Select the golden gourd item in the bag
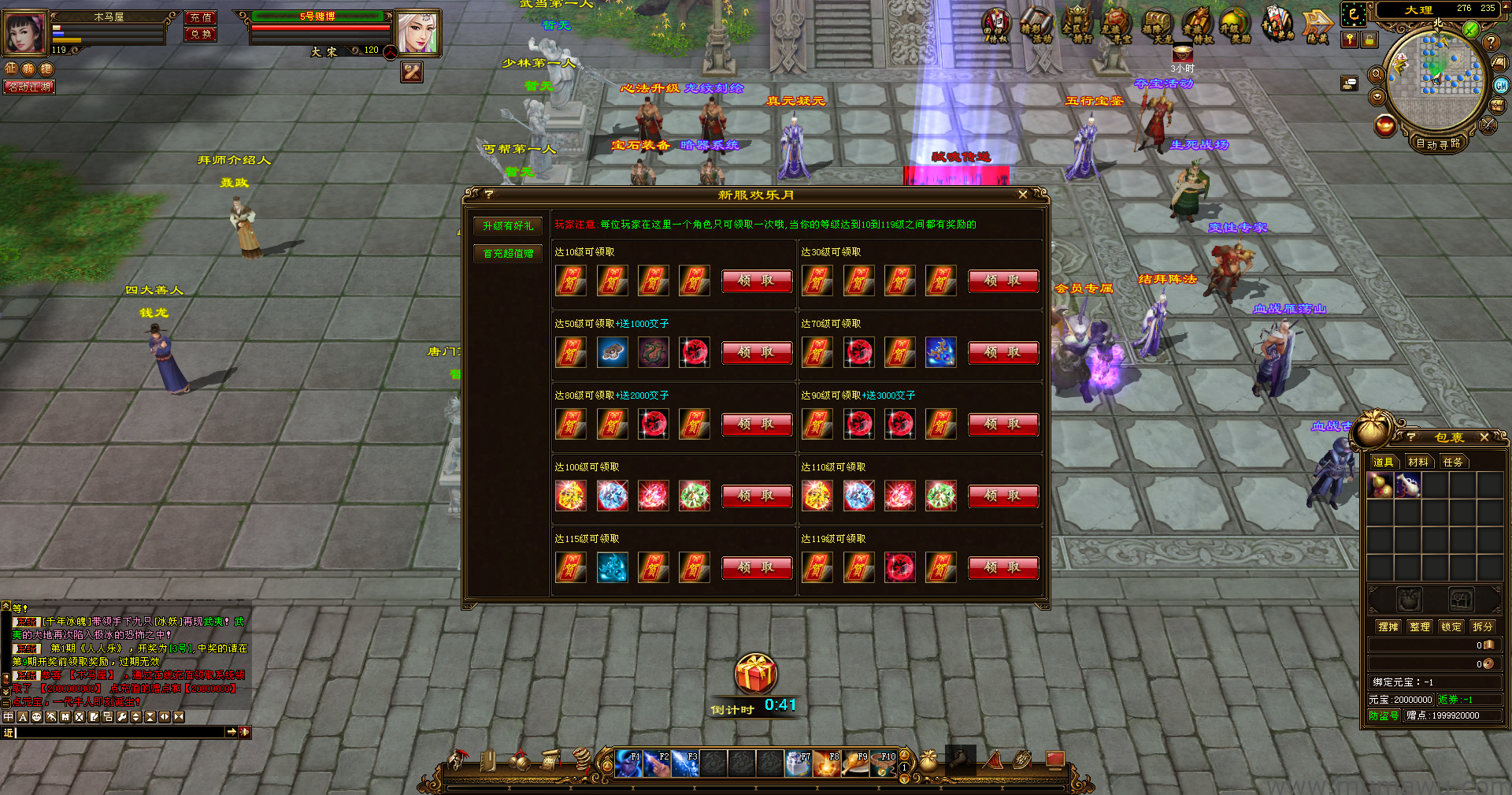The image size is (1512, 795). coord(1380,485)
